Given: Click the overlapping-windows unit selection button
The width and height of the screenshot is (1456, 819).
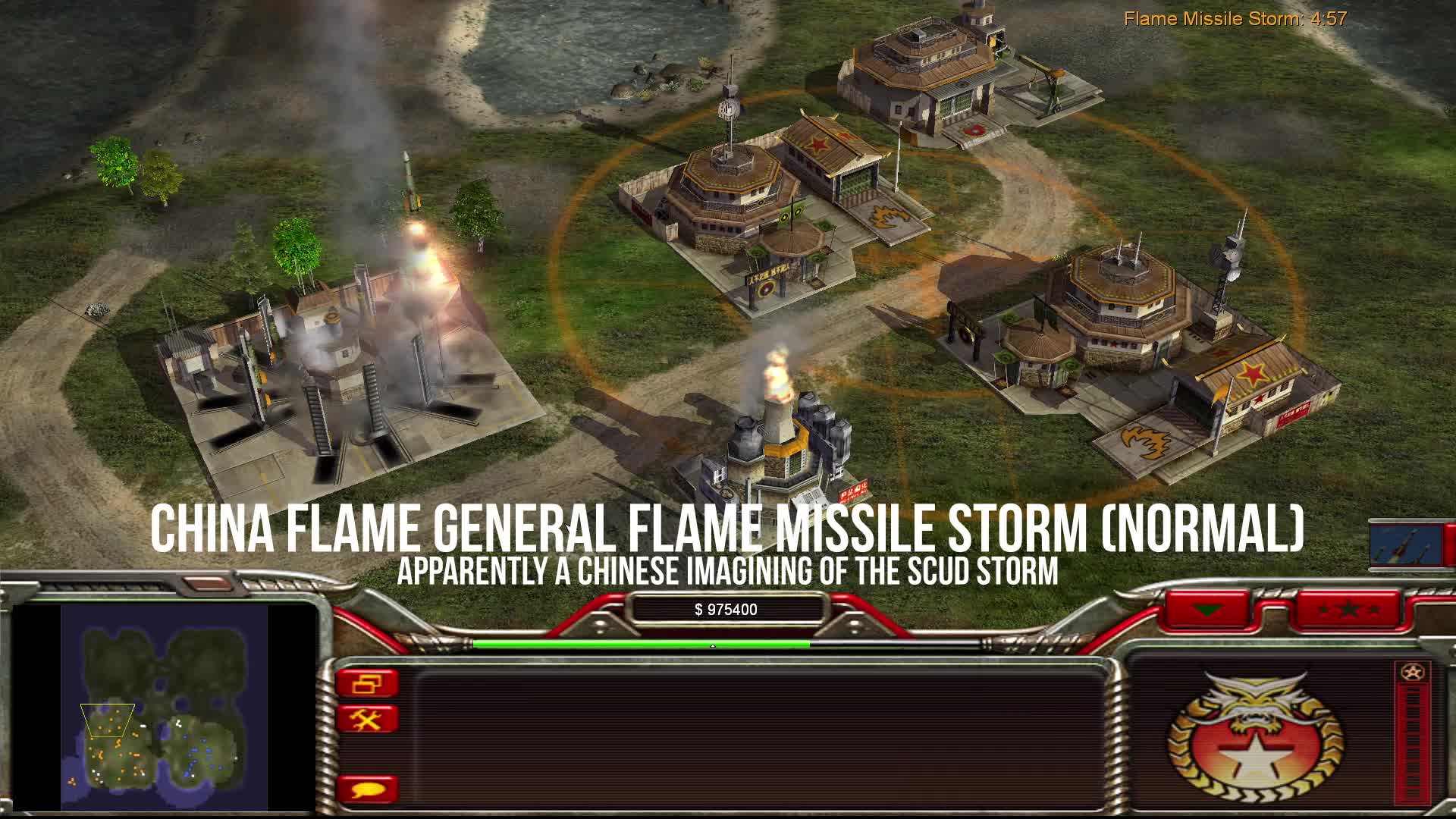Looking at the screenshot, I should [369, 682].
